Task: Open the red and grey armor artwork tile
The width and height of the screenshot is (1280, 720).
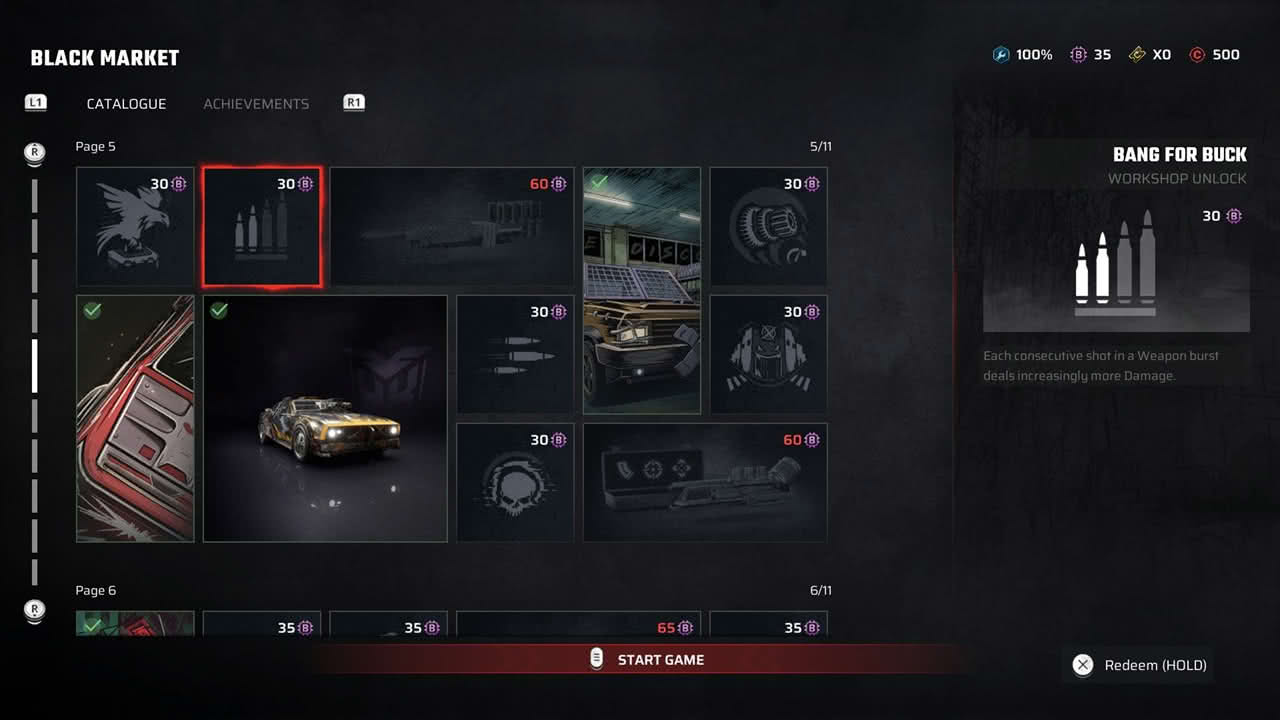Action: [135, 418]
